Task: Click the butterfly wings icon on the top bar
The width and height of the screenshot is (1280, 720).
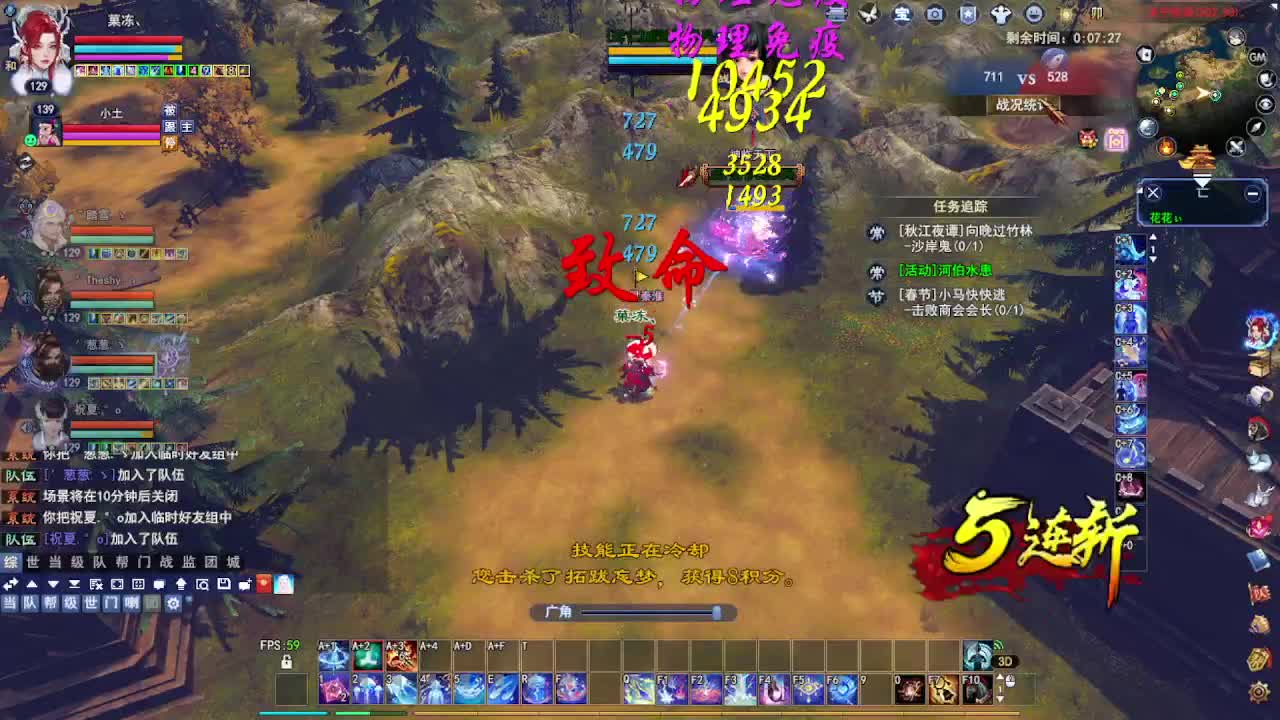Action: click(x=868, y=14)
